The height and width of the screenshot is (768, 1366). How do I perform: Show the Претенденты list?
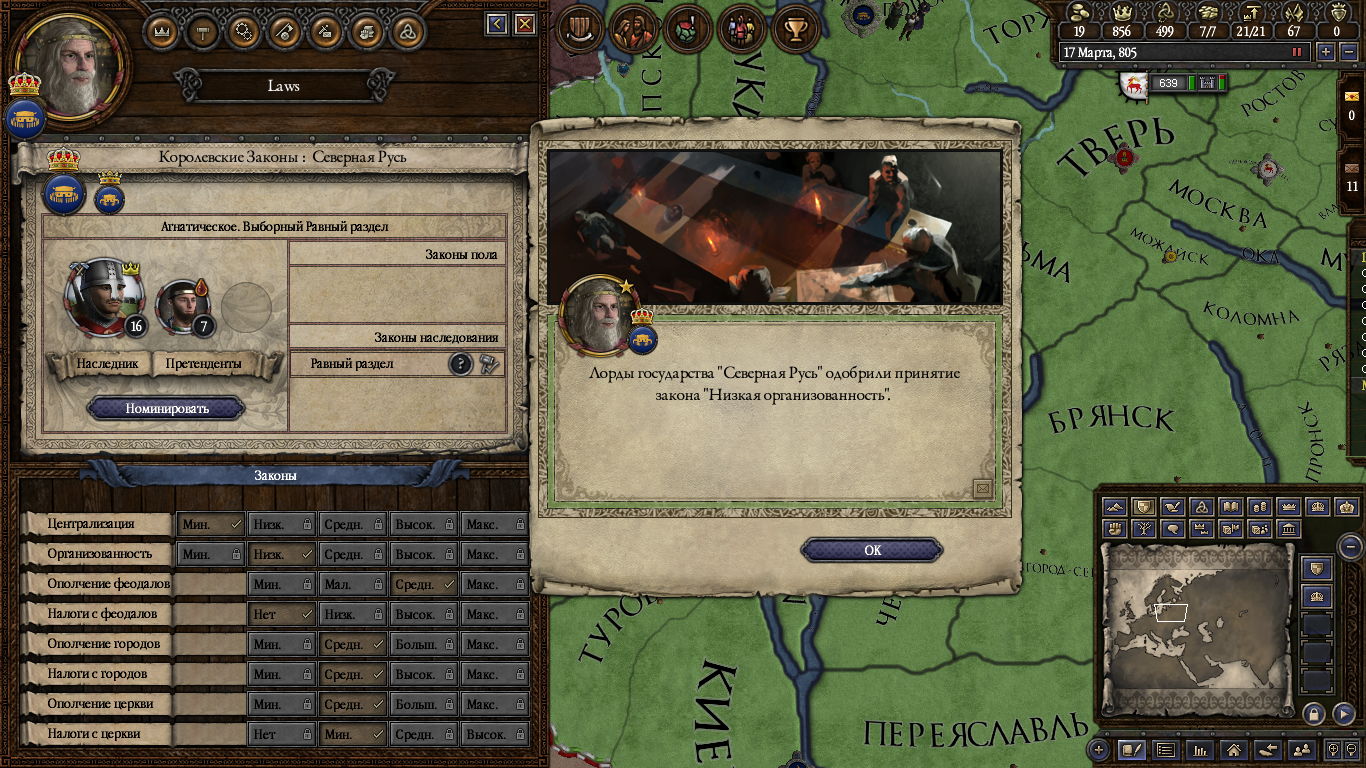(203, 364)
